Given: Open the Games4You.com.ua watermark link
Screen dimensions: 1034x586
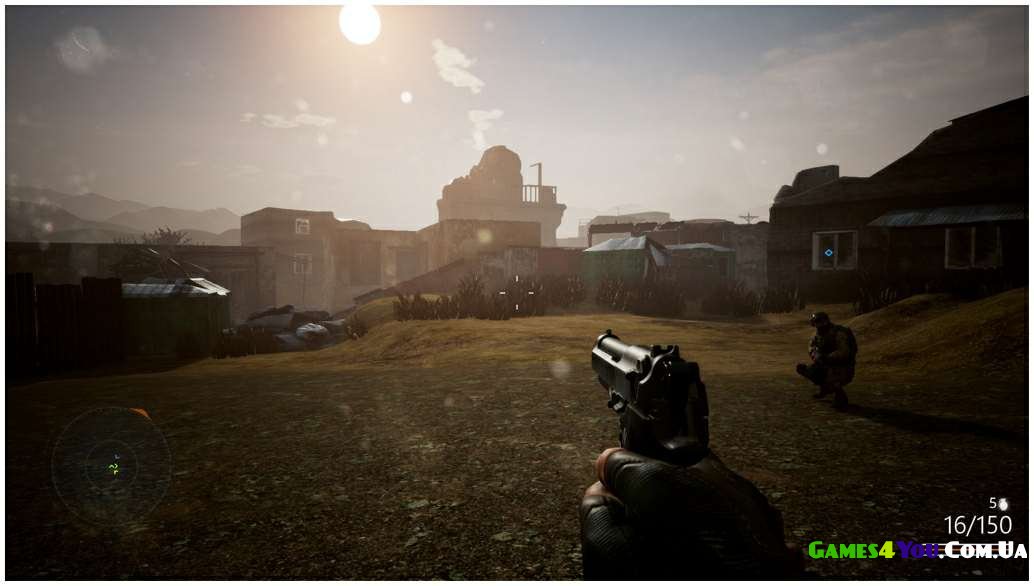Looking at the screenshot, I should pos(916,550).
